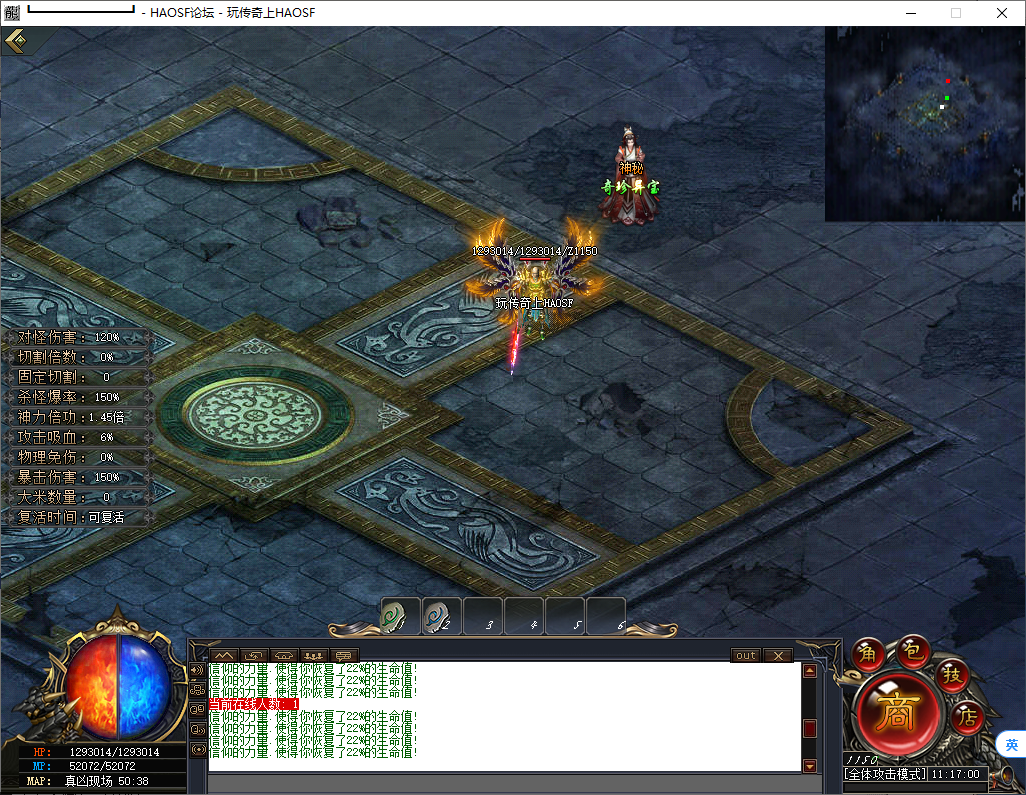Viewport: 1026px width, 795px height.
Task: Click the megaphone horn icon
Action: 197,670
